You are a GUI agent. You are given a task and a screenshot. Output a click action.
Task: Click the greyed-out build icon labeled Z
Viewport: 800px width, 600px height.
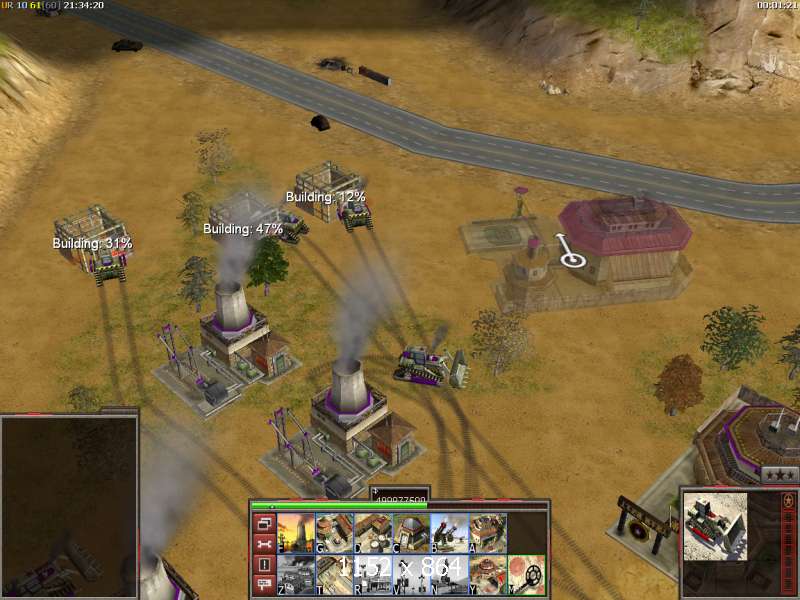click(x=296, y=574)
